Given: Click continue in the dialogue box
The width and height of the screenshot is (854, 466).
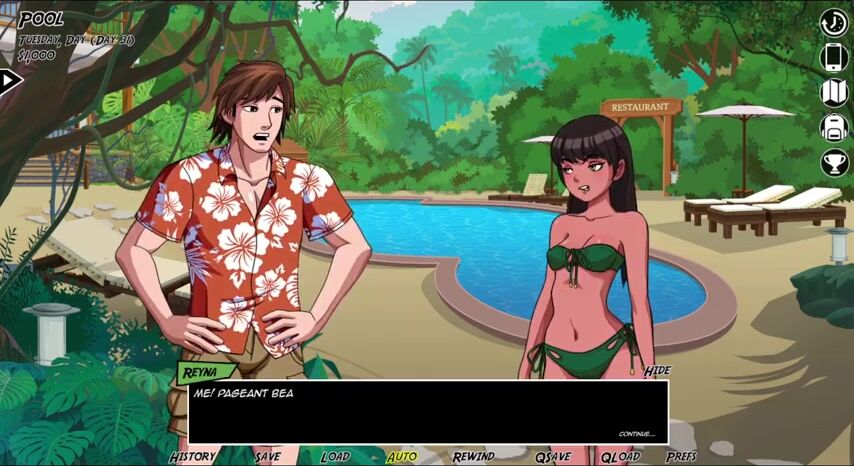Looking at the screenshot, I should tap(636, 434).
